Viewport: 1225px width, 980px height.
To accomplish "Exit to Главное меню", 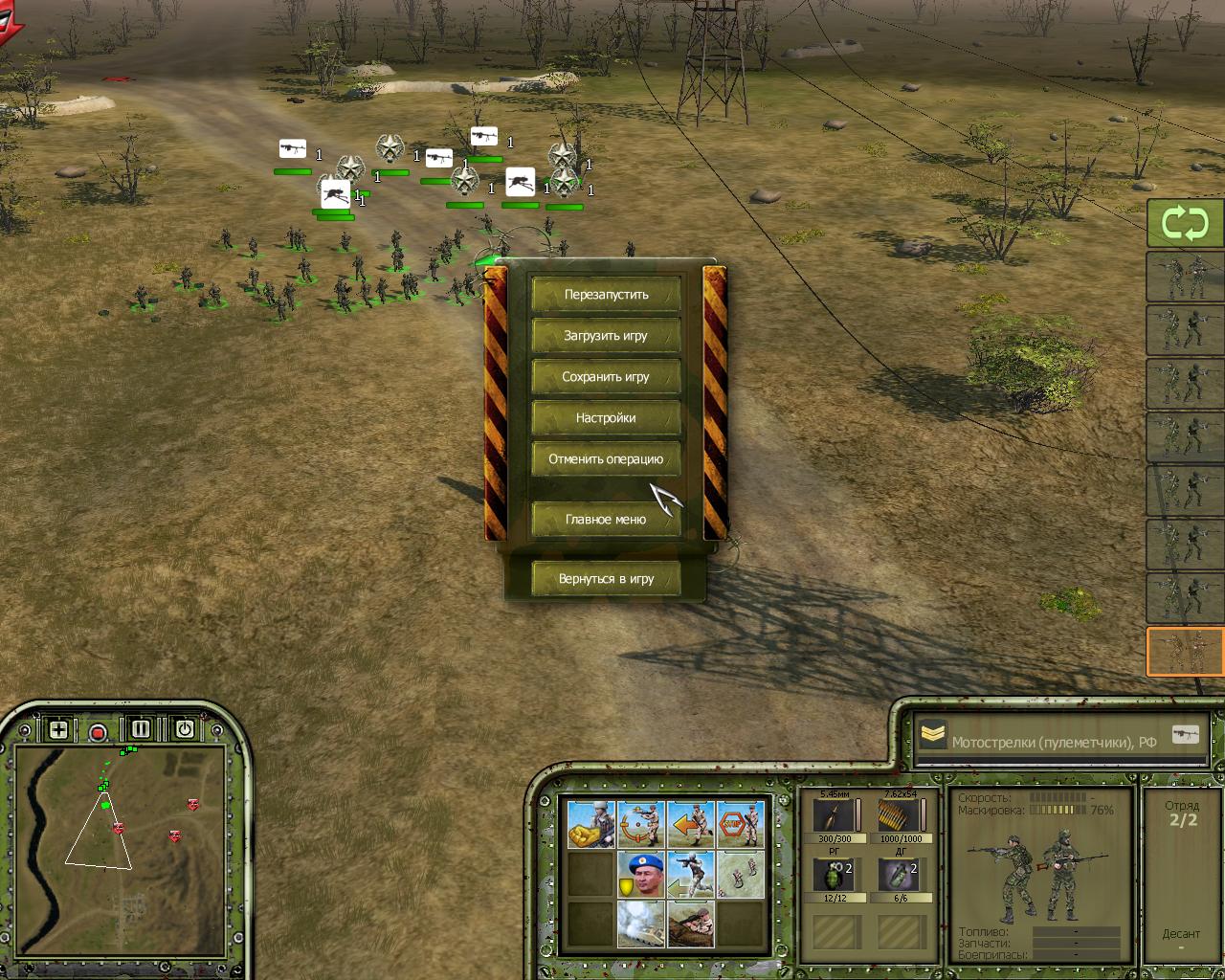I will [606, 520].
